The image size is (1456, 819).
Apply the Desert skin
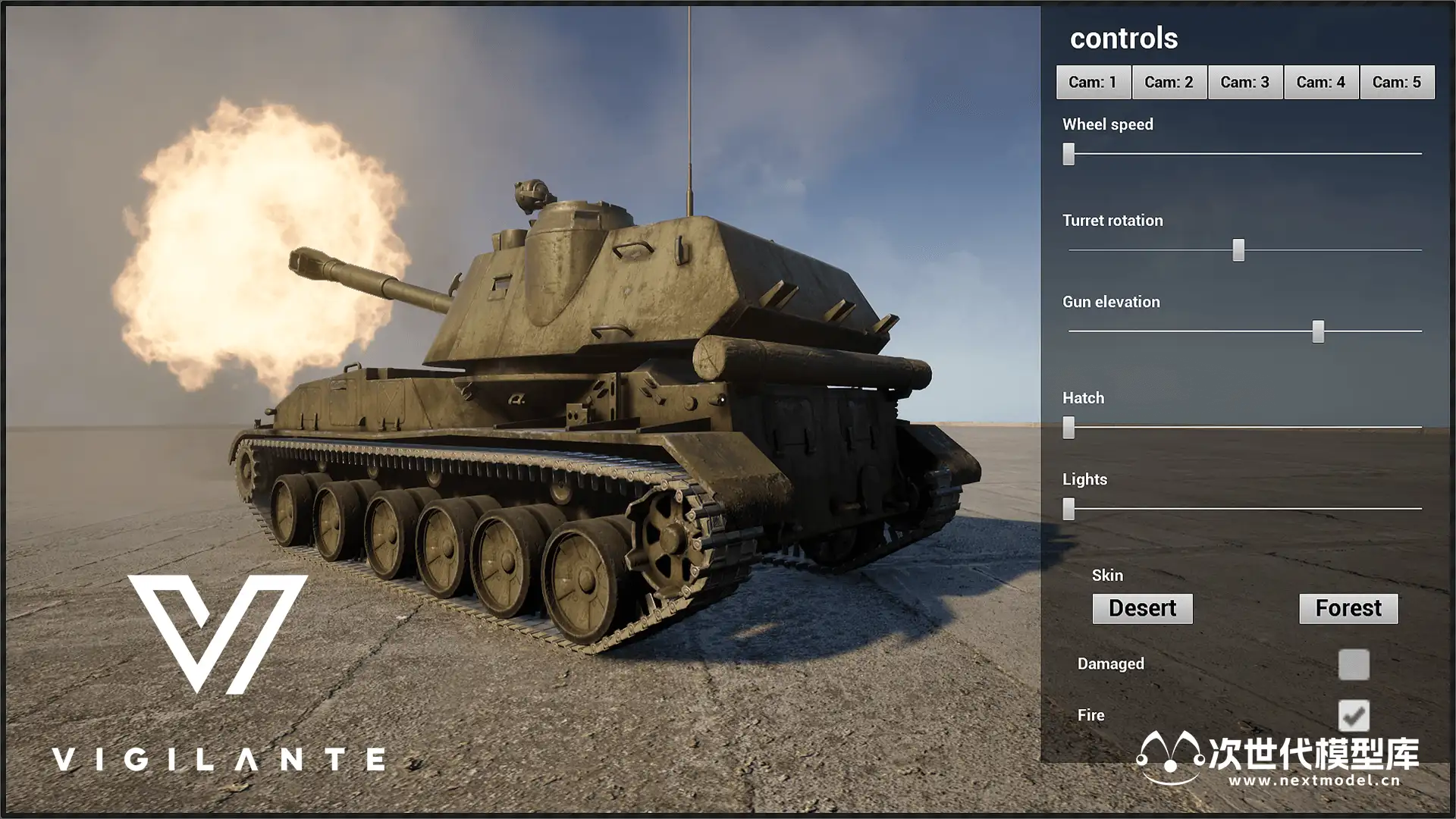pyautogui.click(x=1142, y=608)
